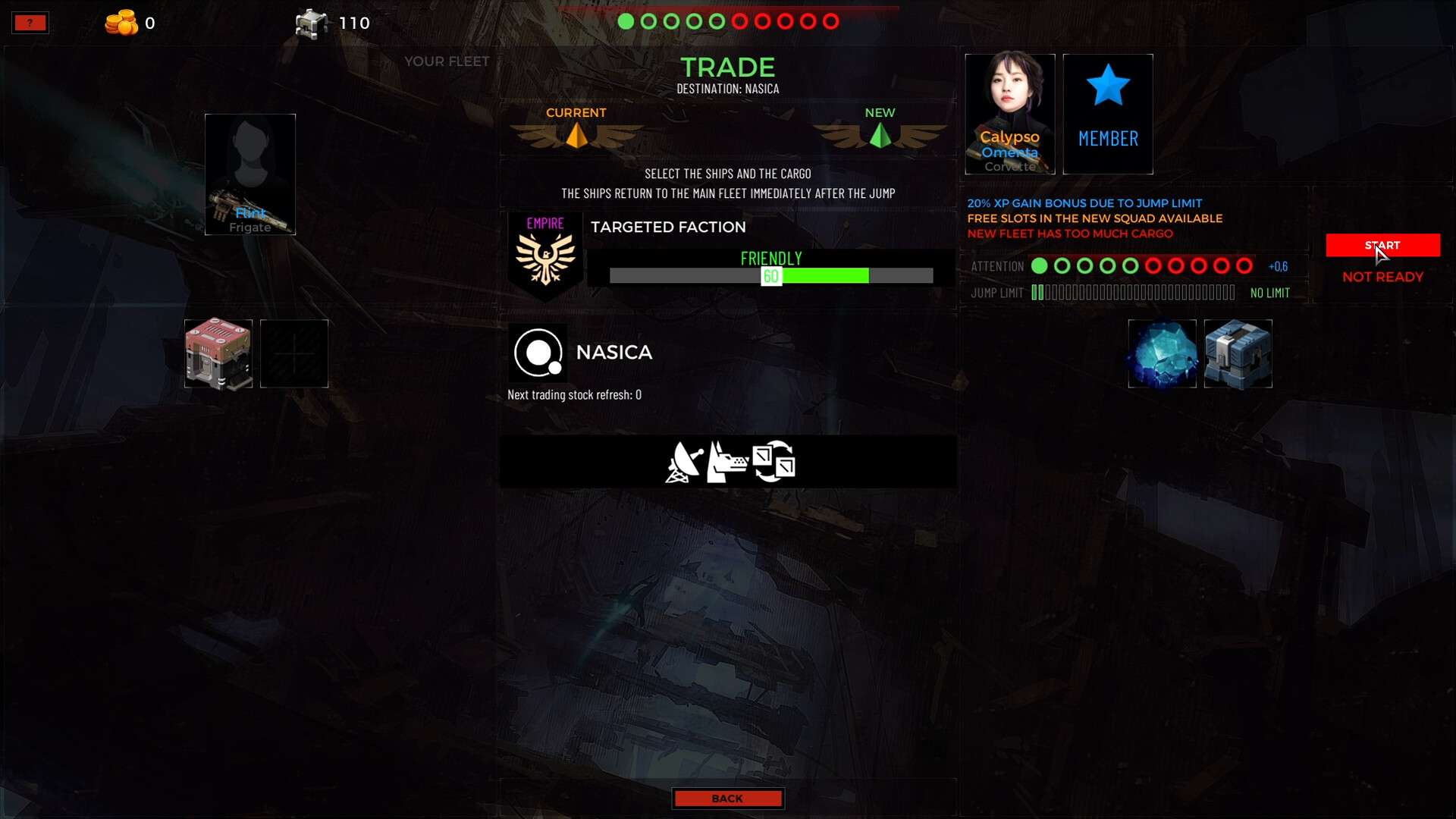Open the red question mark help
The height and width of the screenshot is (819, 1456).
click(30, 23)
